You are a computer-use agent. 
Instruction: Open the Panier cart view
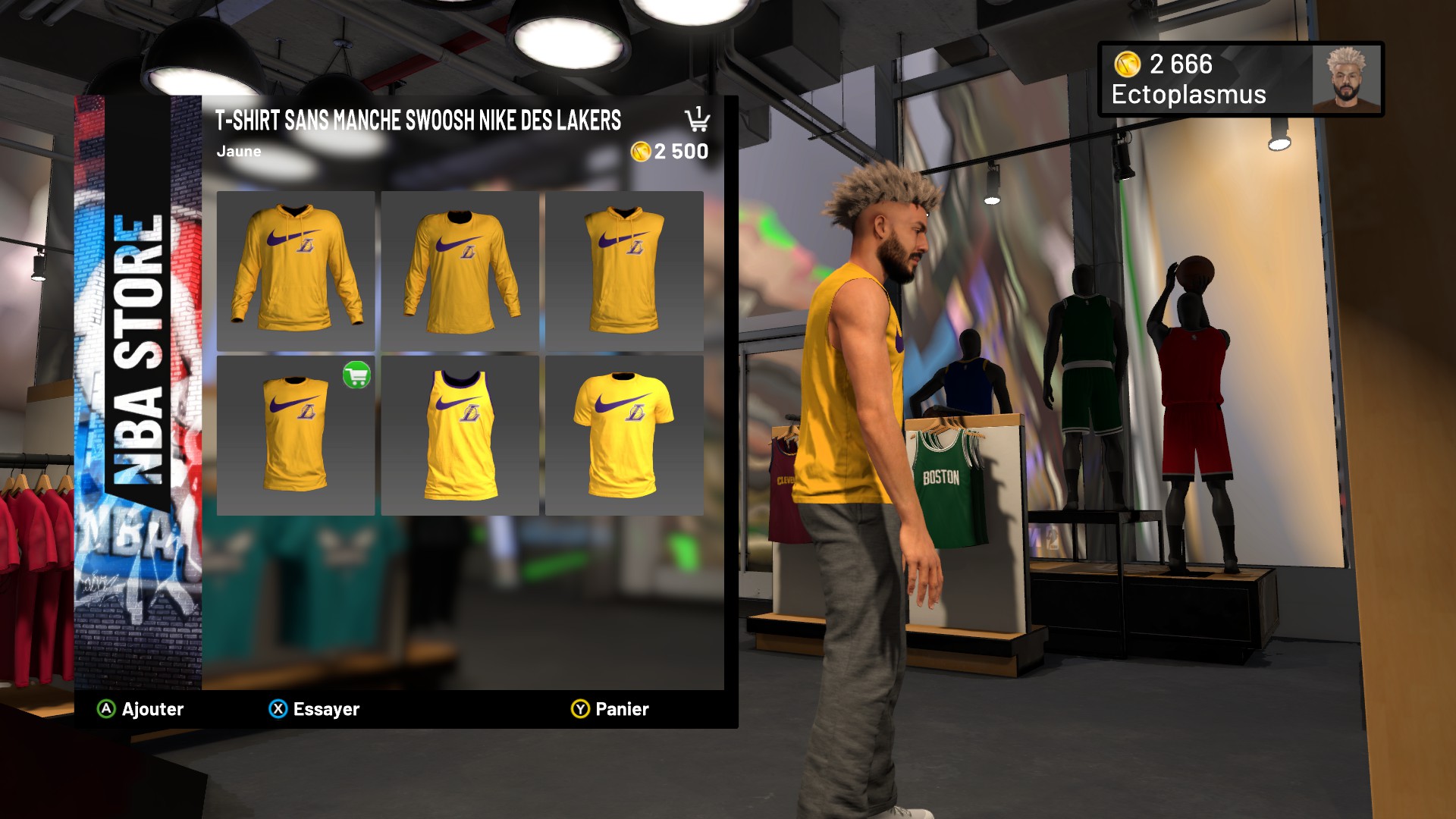610,709
